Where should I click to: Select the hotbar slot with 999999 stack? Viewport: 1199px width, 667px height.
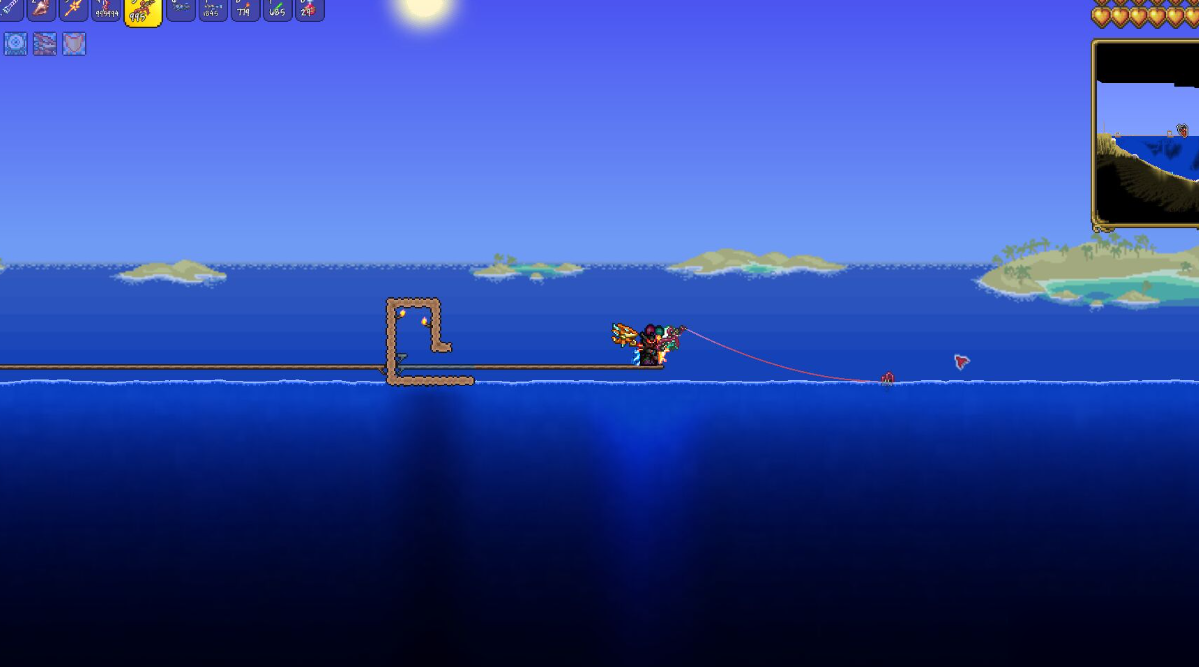click(107, 9)
